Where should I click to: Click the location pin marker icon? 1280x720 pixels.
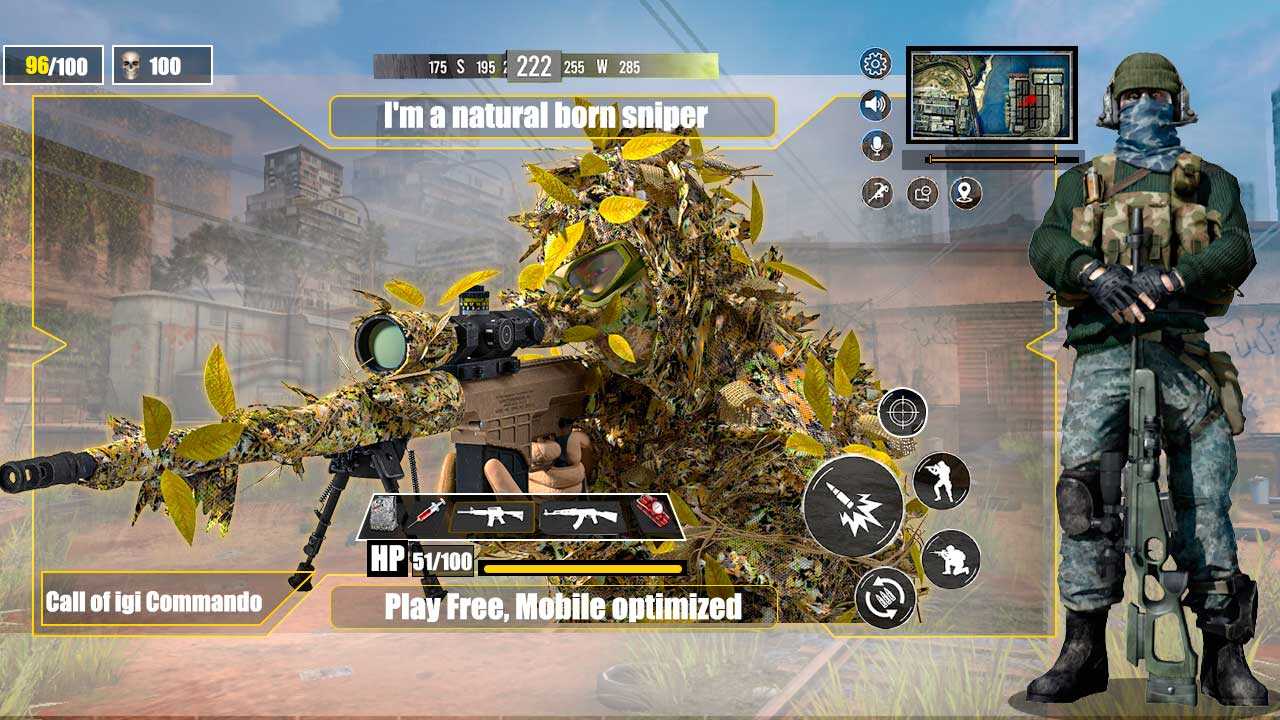click(x=965, y=193)
